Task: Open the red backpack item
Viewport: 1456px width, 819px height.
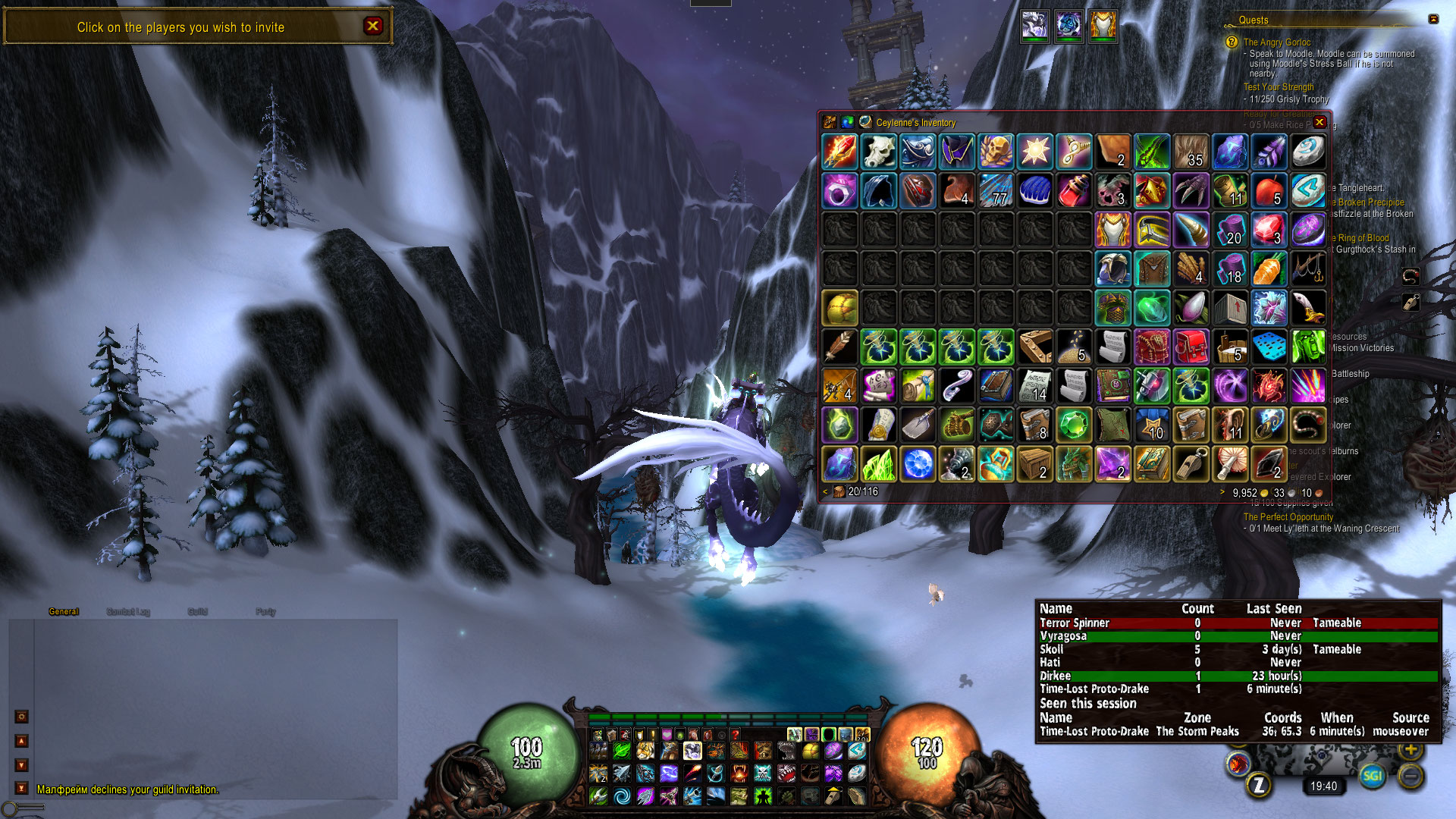Action: (x=1191, y=347)
